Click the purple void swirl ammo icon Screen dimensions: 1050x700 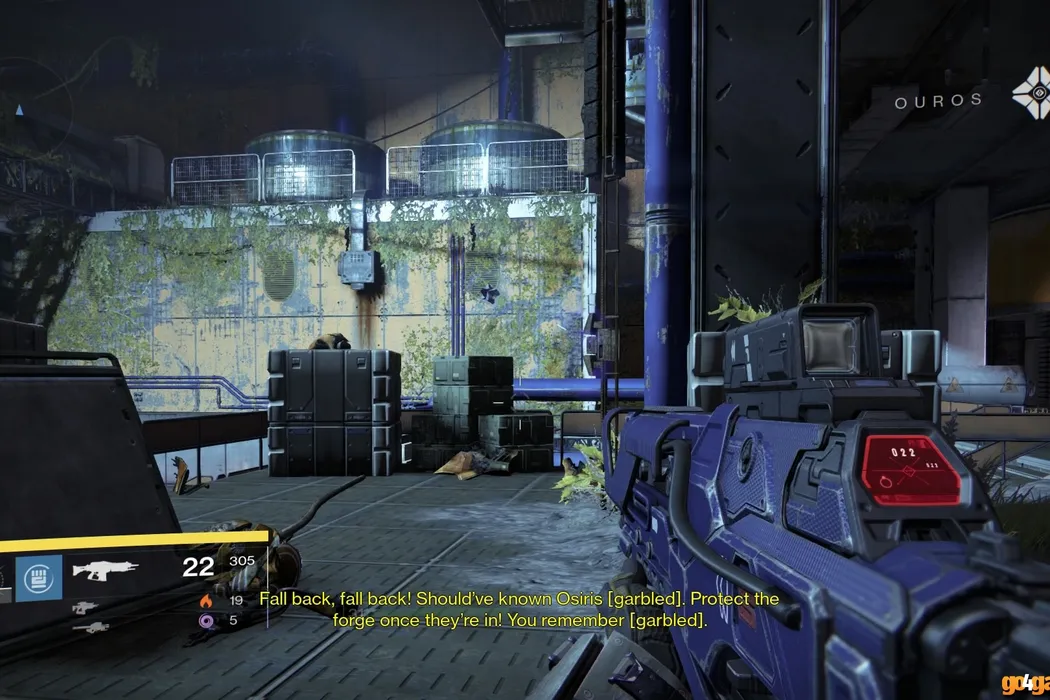[x=207, y=621]
